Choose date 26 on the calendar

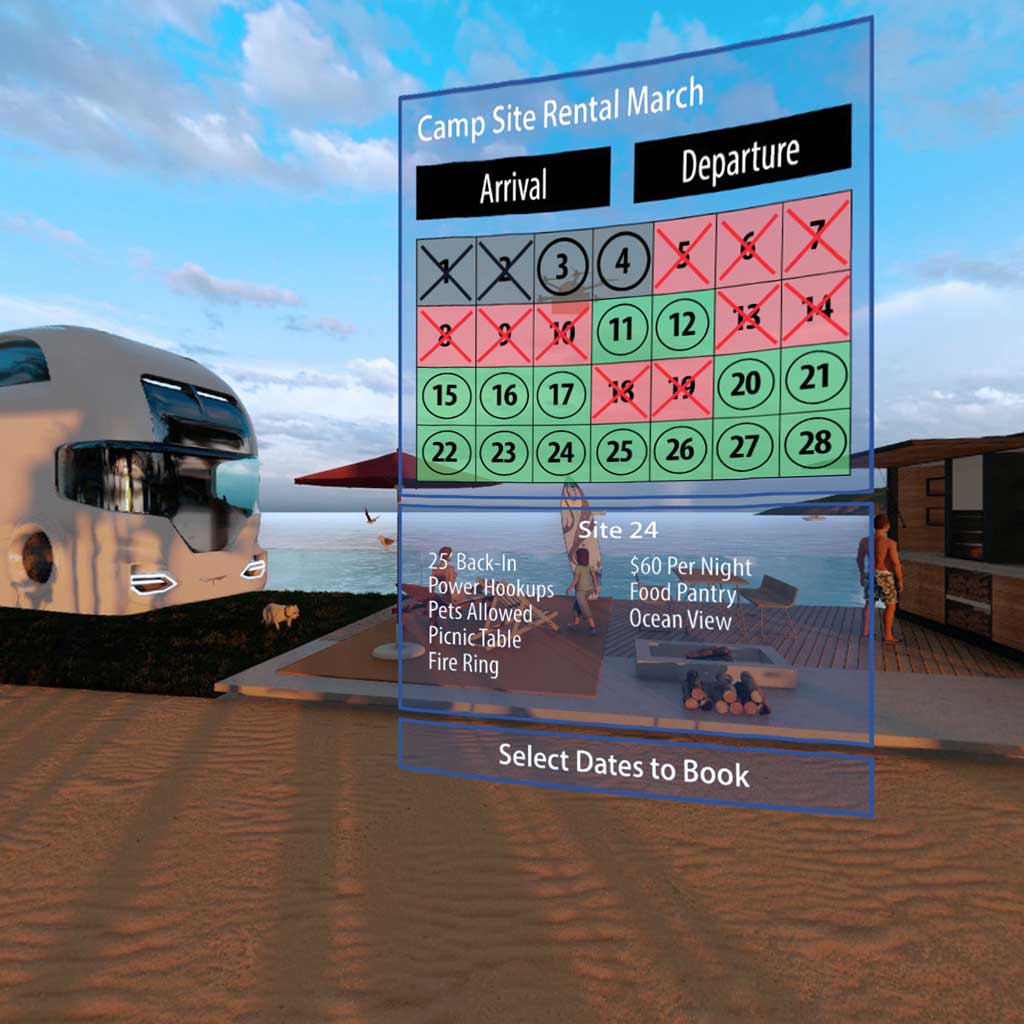(x=680, y=449)
